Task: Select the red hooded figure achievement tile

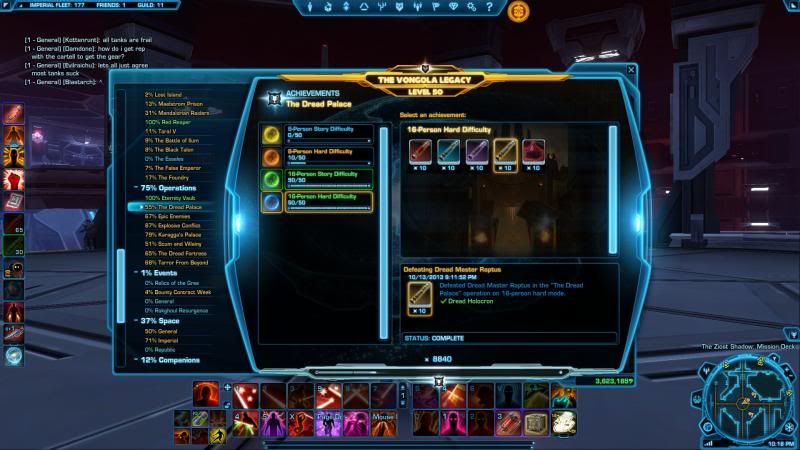Action: tap(533, 149)
